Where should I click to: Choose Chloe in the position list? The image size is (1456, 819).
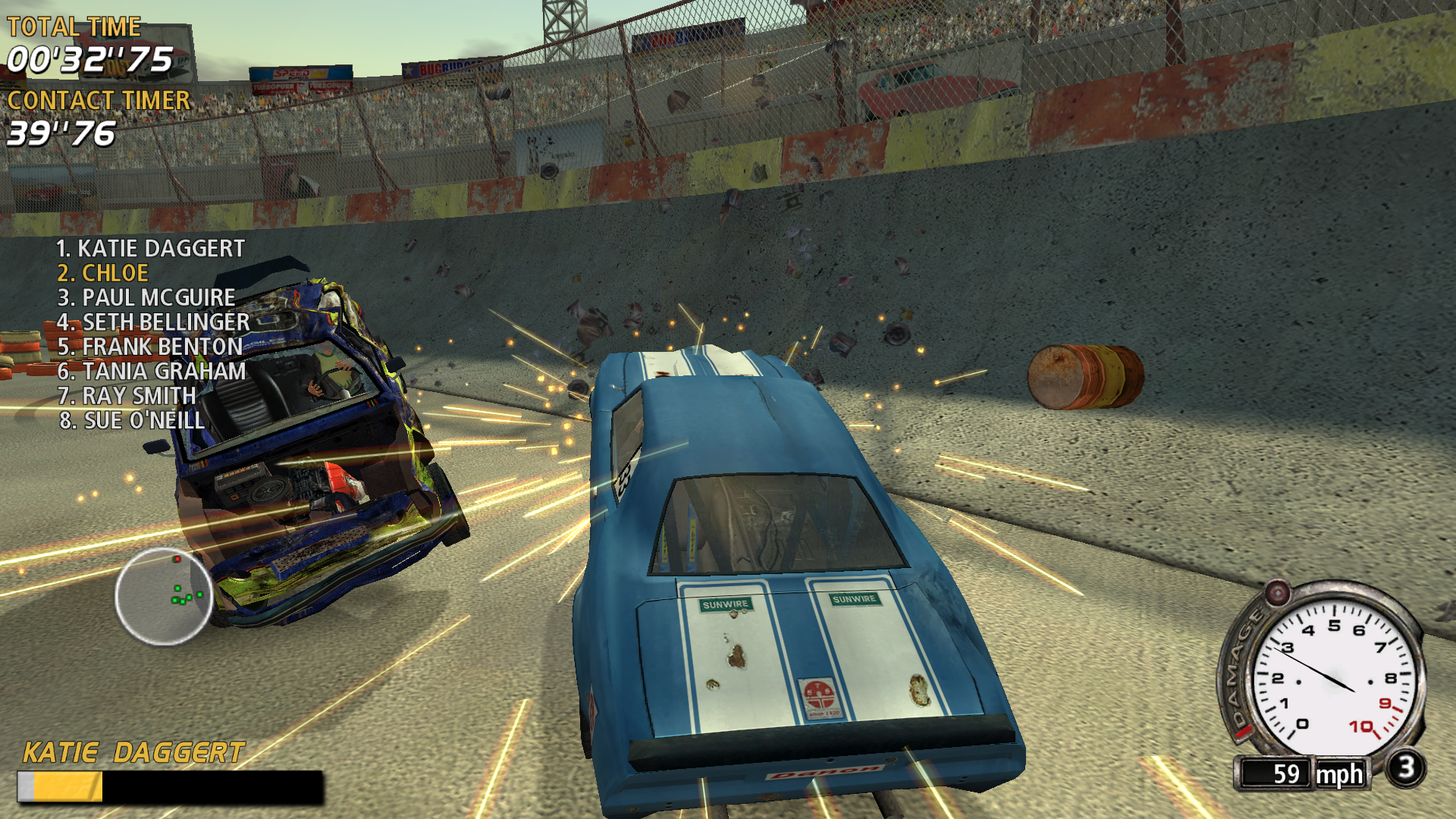click(103, 273)
